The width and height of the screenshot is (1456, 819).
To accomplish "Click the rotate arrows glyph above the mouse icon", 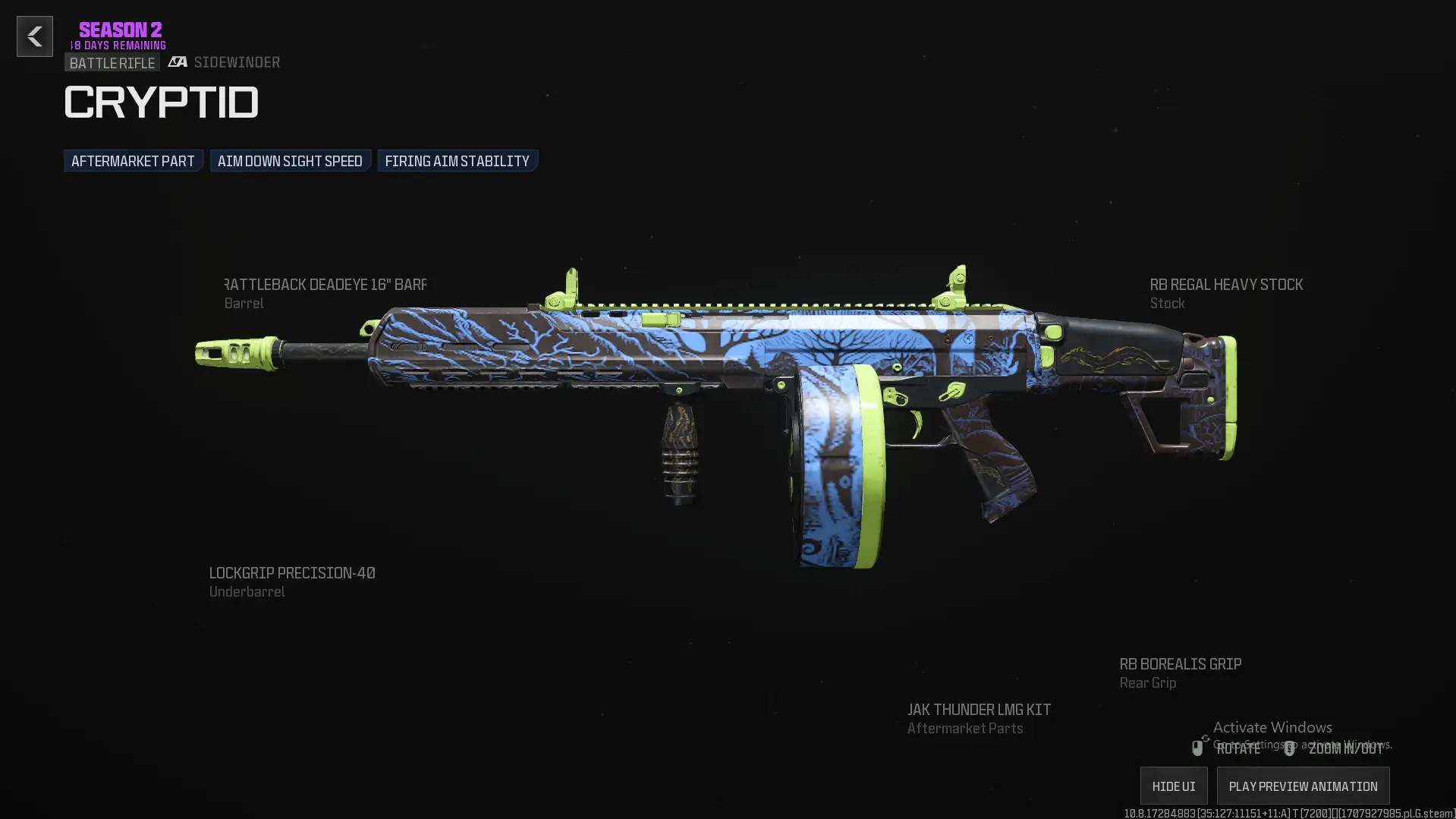I will click(x=1206, y=739).
